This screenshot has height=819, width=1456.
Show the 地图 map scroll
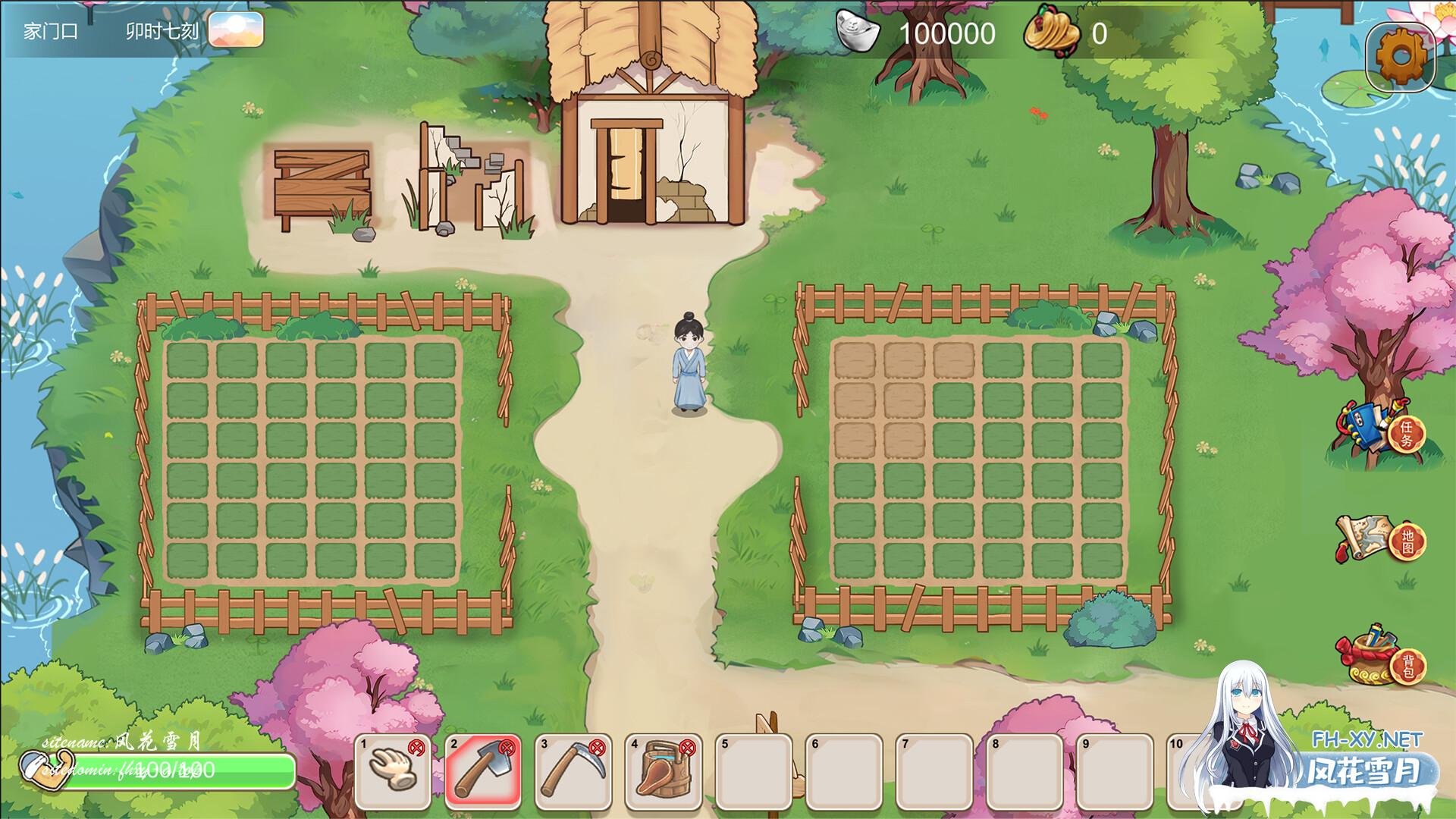click(x=1382, y=538)
